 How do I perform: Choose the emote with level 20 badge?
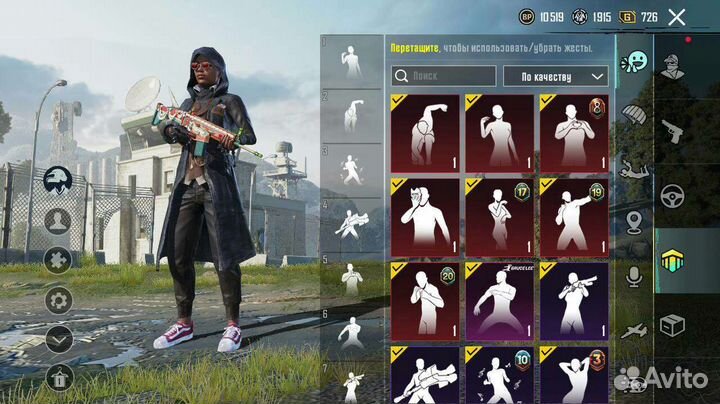(425, 299)
